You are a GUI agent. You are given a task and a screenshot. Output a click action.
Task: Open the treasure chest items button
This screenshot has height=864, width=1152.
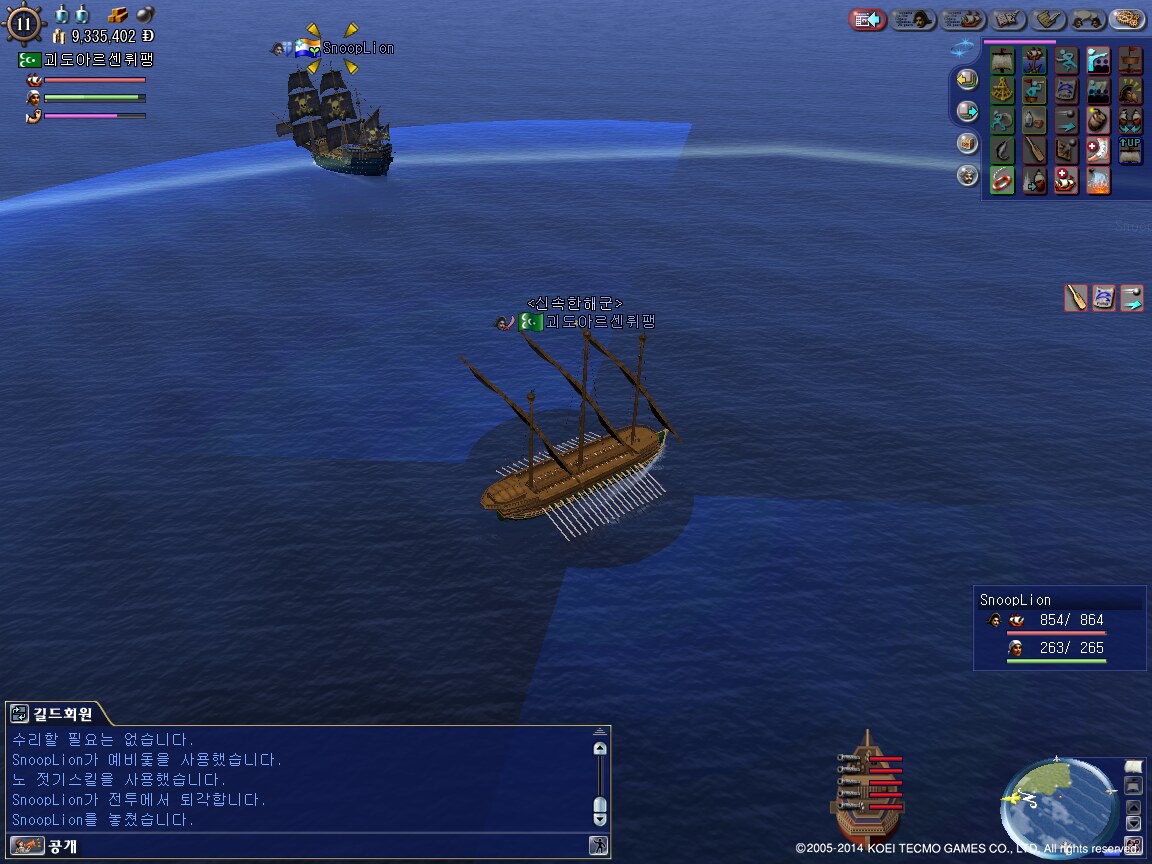967,143
